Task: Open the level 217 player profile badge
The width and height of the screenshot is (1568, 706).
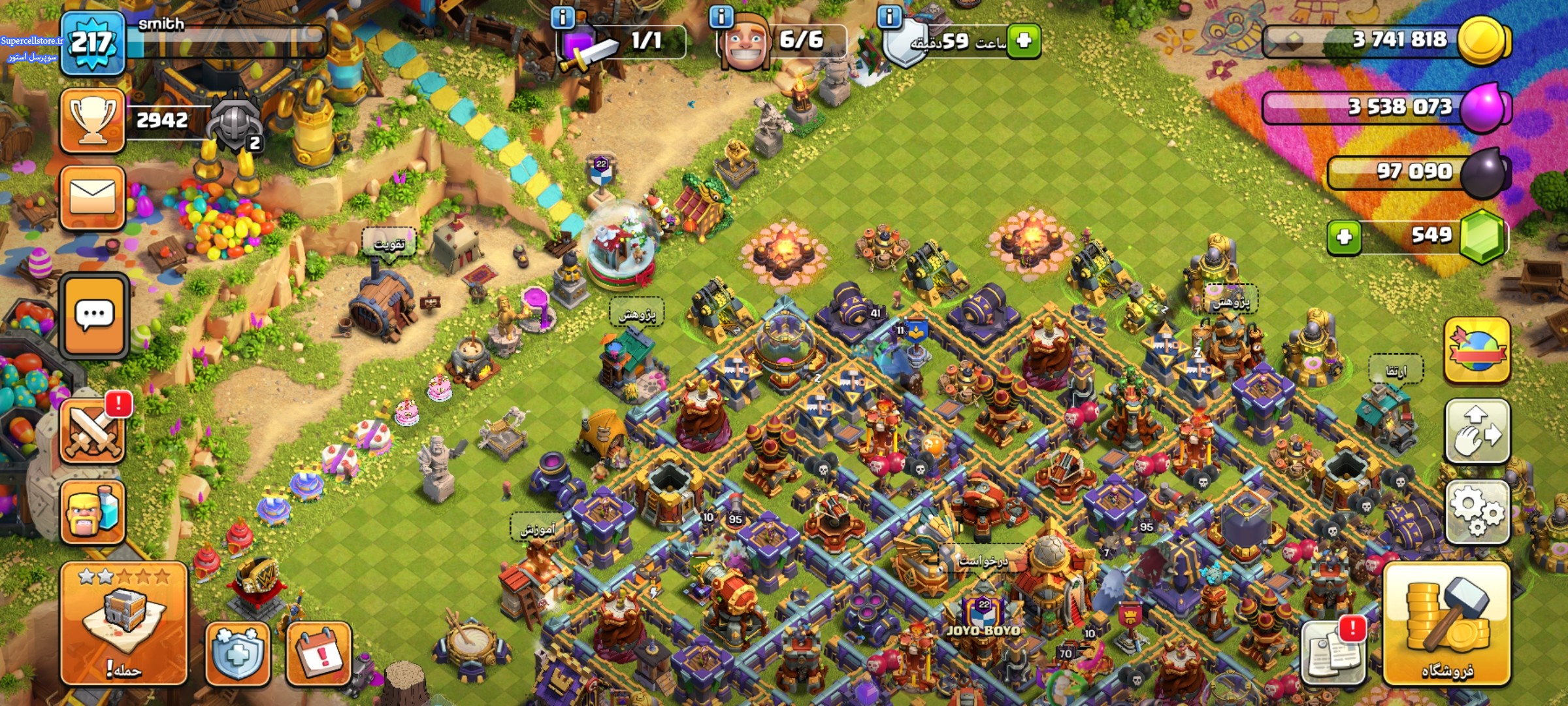Action: [92, 43]
